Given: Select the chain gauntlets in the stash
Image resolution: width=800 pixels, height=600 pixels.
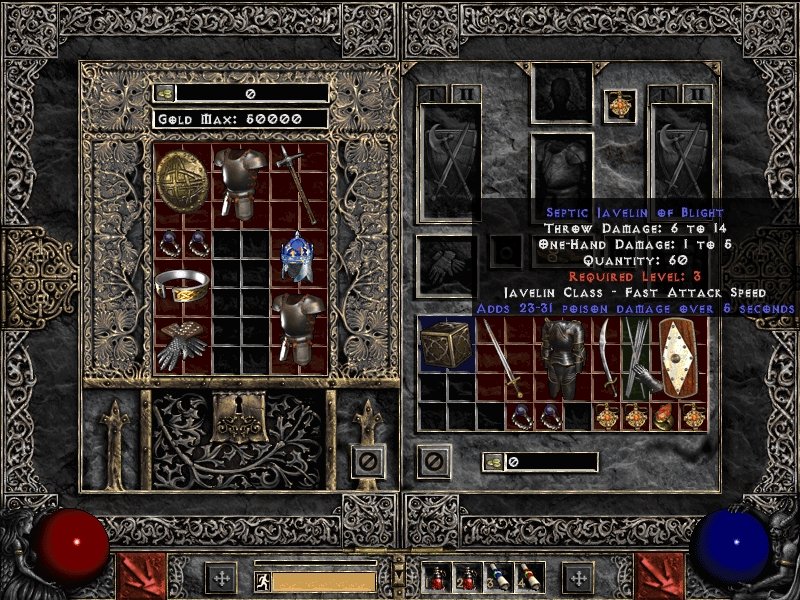Looking at the screenshot, I should [182, 345].
